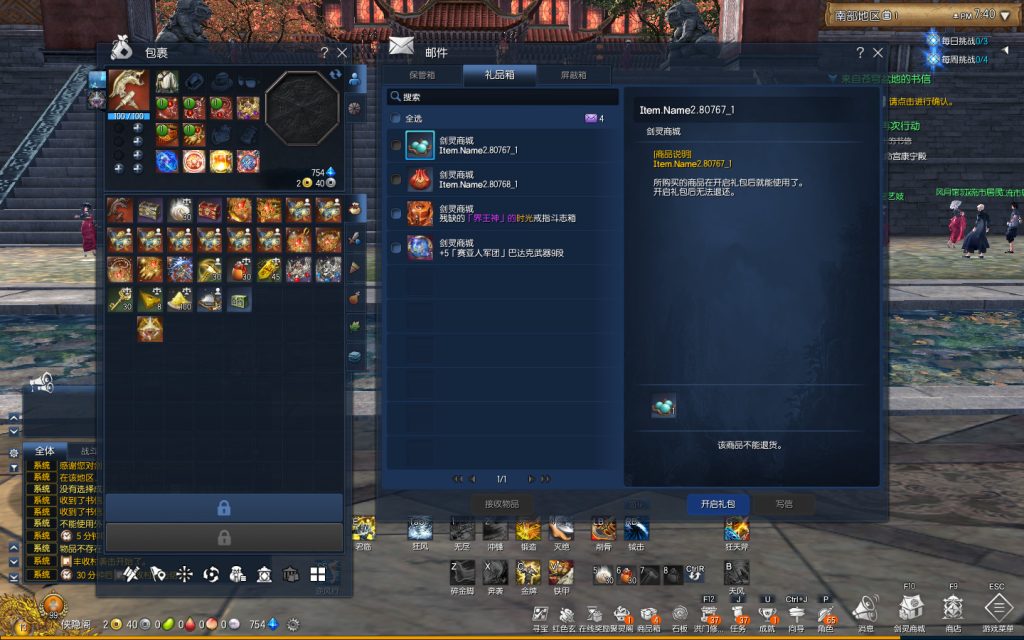Click the 写信 write letter button
This screenshot has height=640, width=1024.
click(x=783, y=504)
